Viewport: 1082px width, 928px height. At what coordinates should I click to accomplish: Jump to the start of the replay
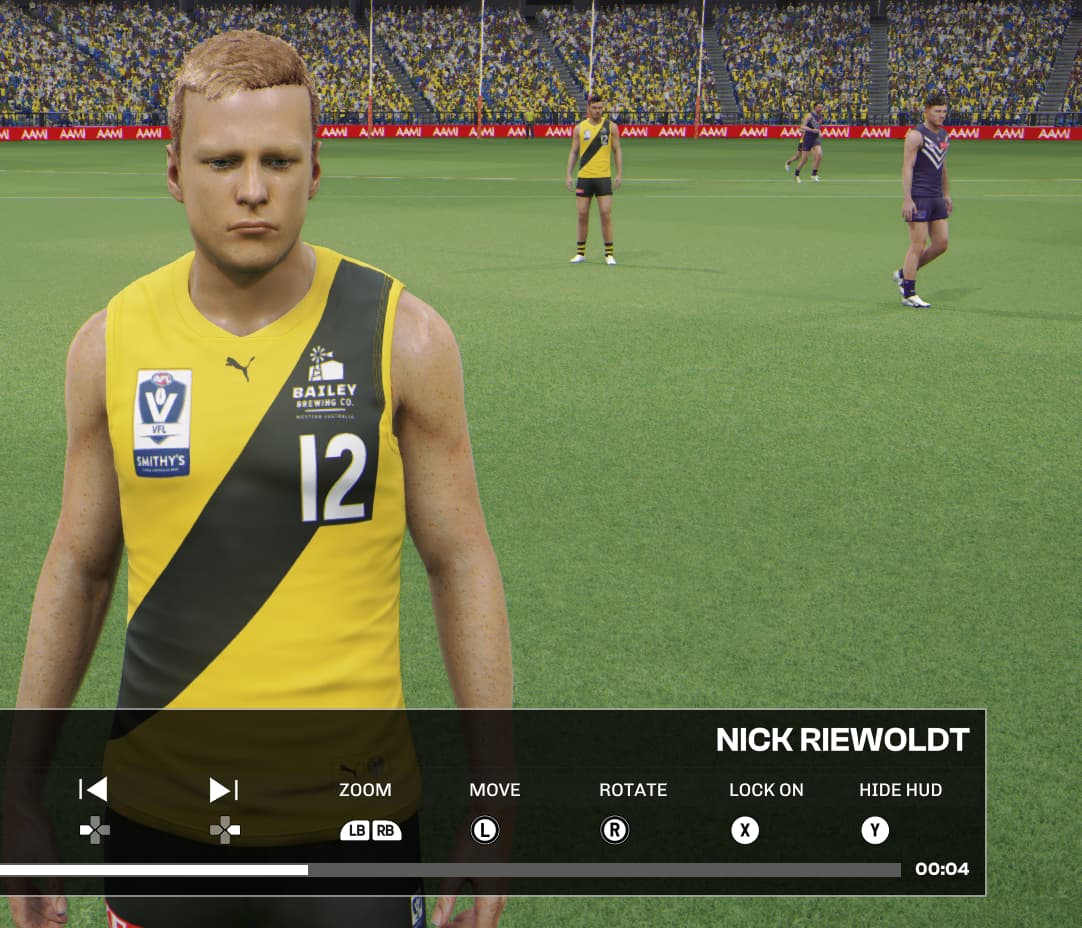(94, 789)
